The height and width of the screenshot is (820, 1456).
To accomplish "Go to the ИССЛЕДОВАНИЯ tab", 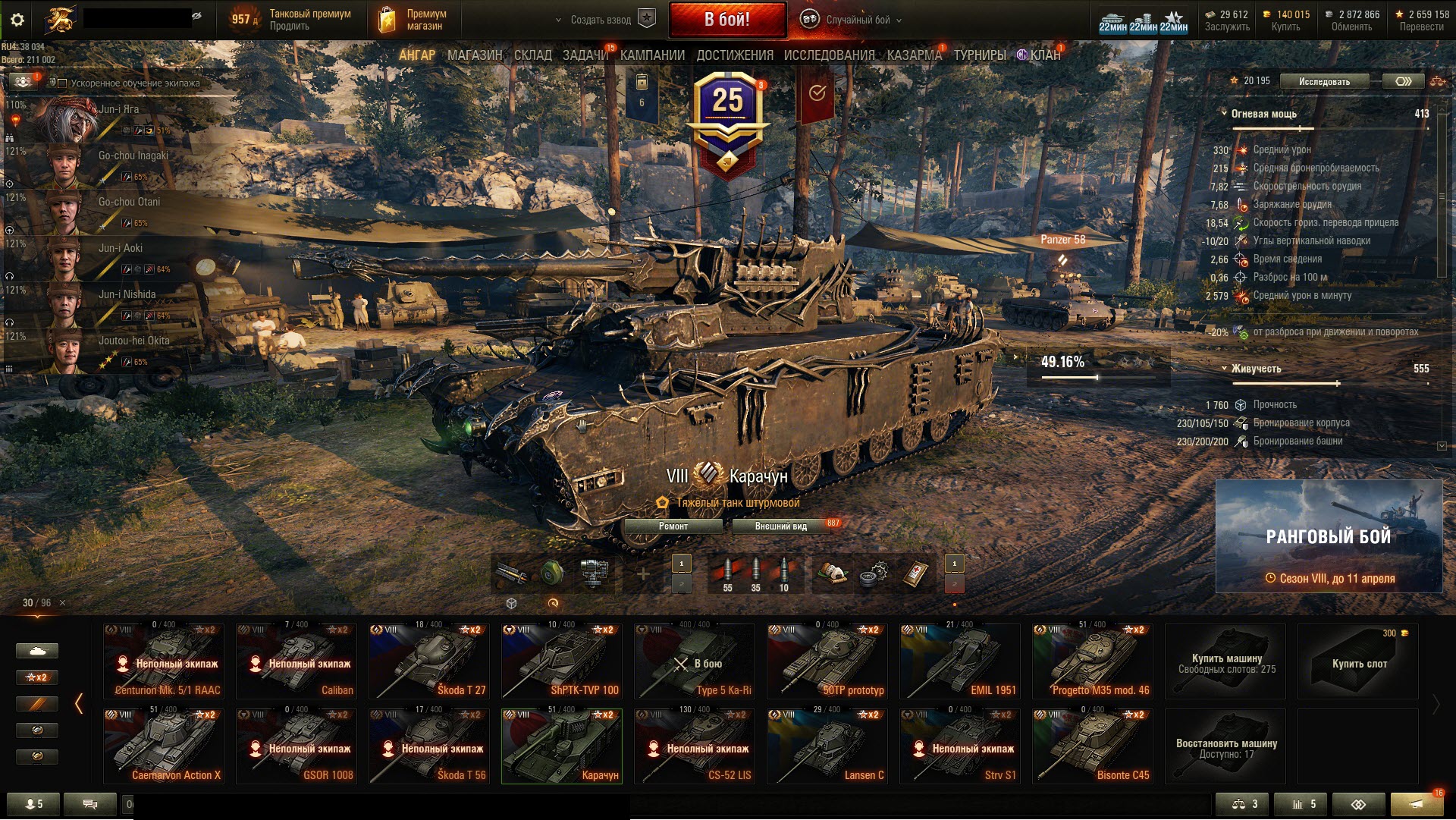I will point(829,55).
